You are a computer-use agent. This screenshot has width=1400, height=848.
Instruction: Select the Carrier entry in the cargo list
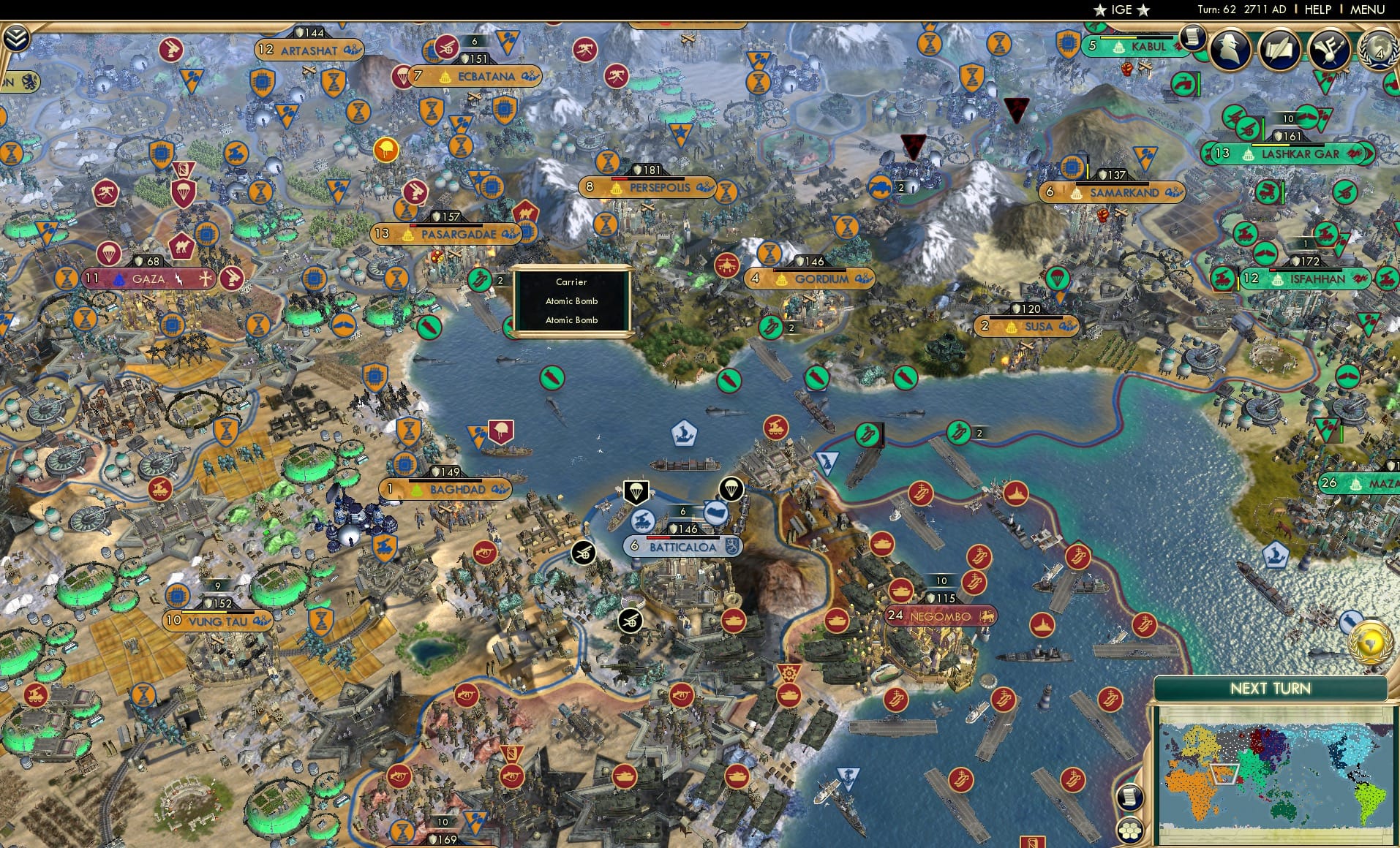[x=571, y=282]
